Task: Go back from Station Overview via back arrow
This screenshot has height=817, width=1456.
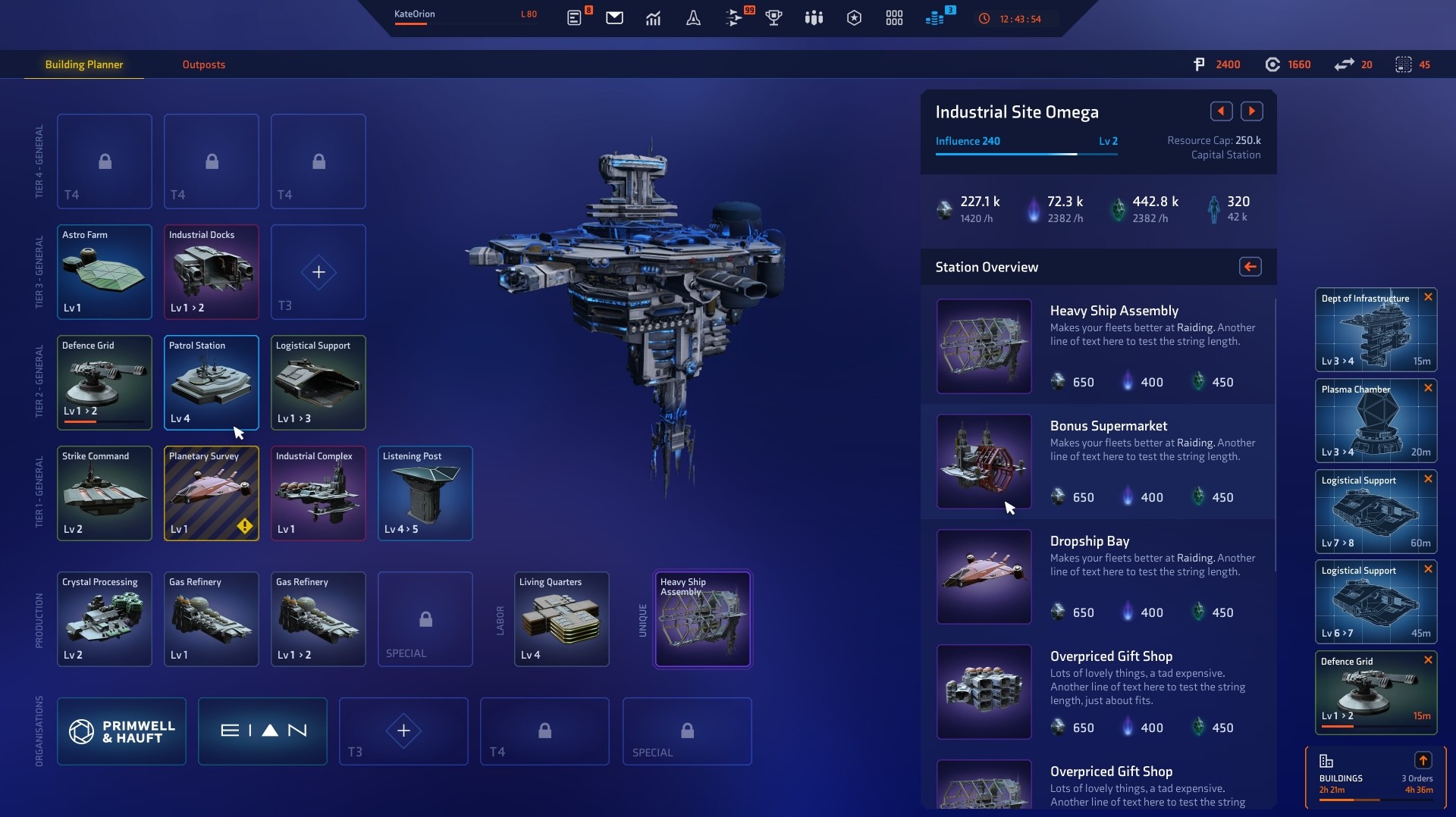Action: [1250, 267]
